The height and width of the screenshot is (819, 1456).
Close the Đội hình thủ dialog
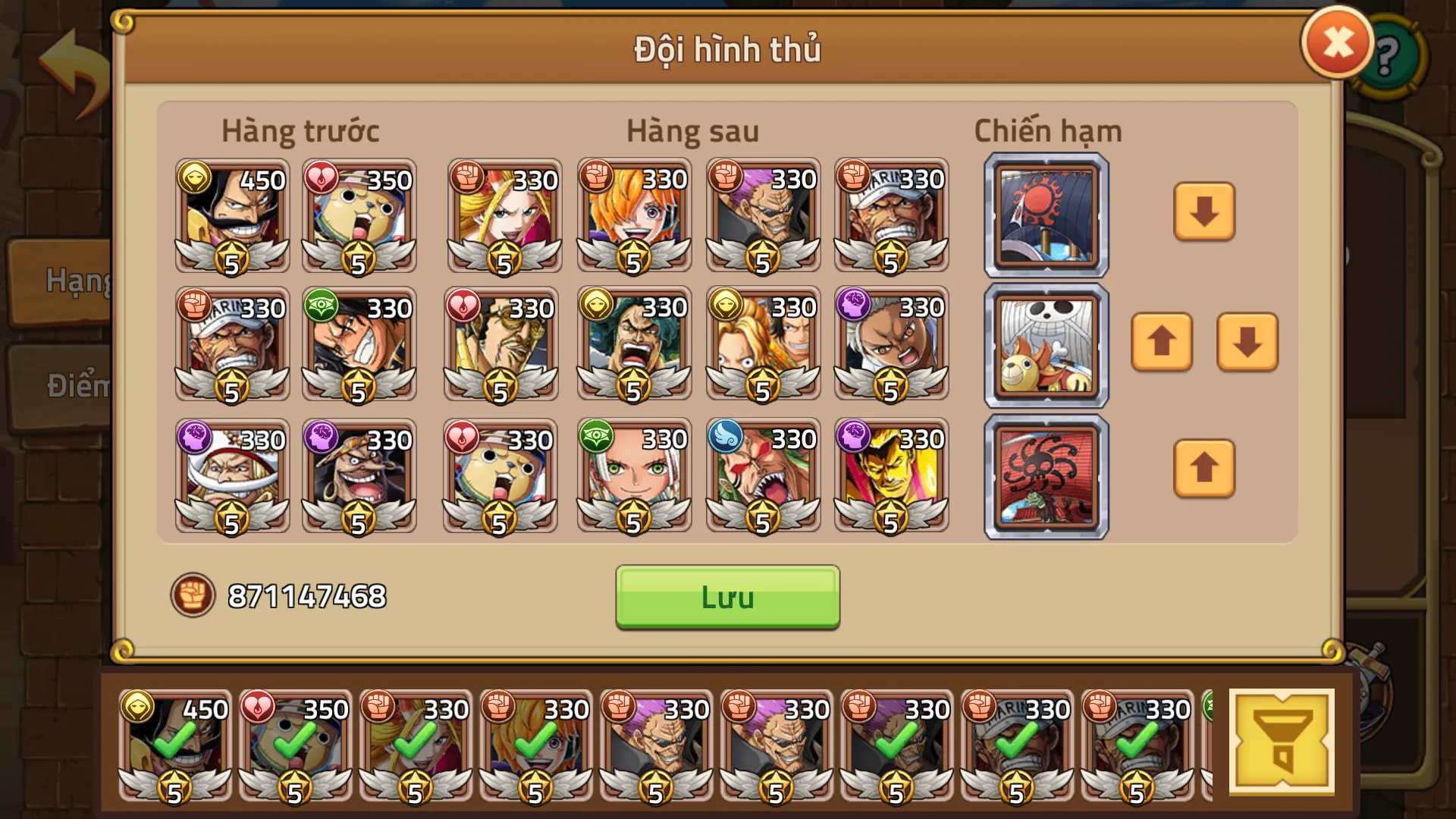(1337, 44)
